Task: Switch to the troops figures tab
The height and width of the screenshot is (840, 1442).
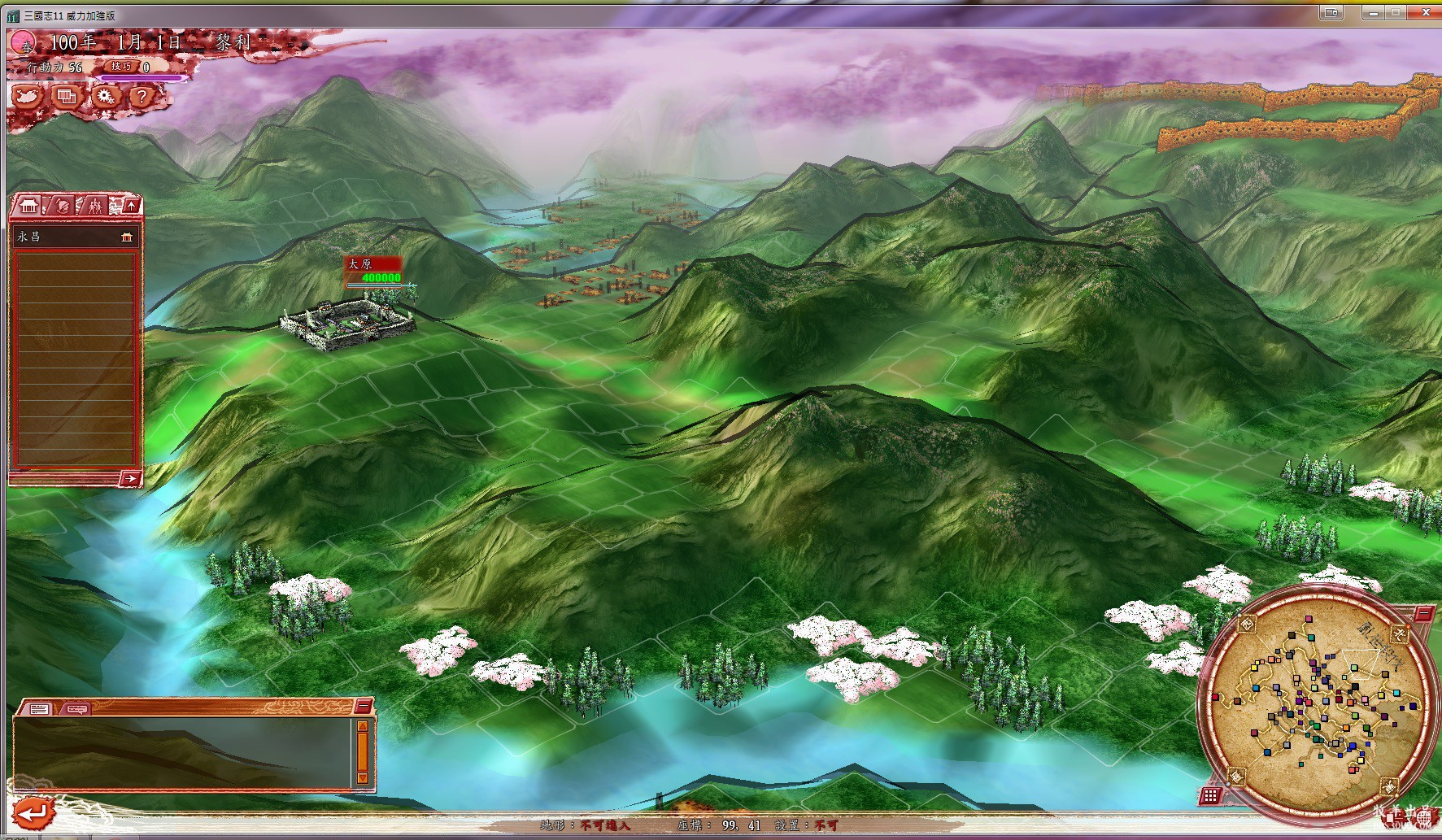Action: (x=95, y=206)
